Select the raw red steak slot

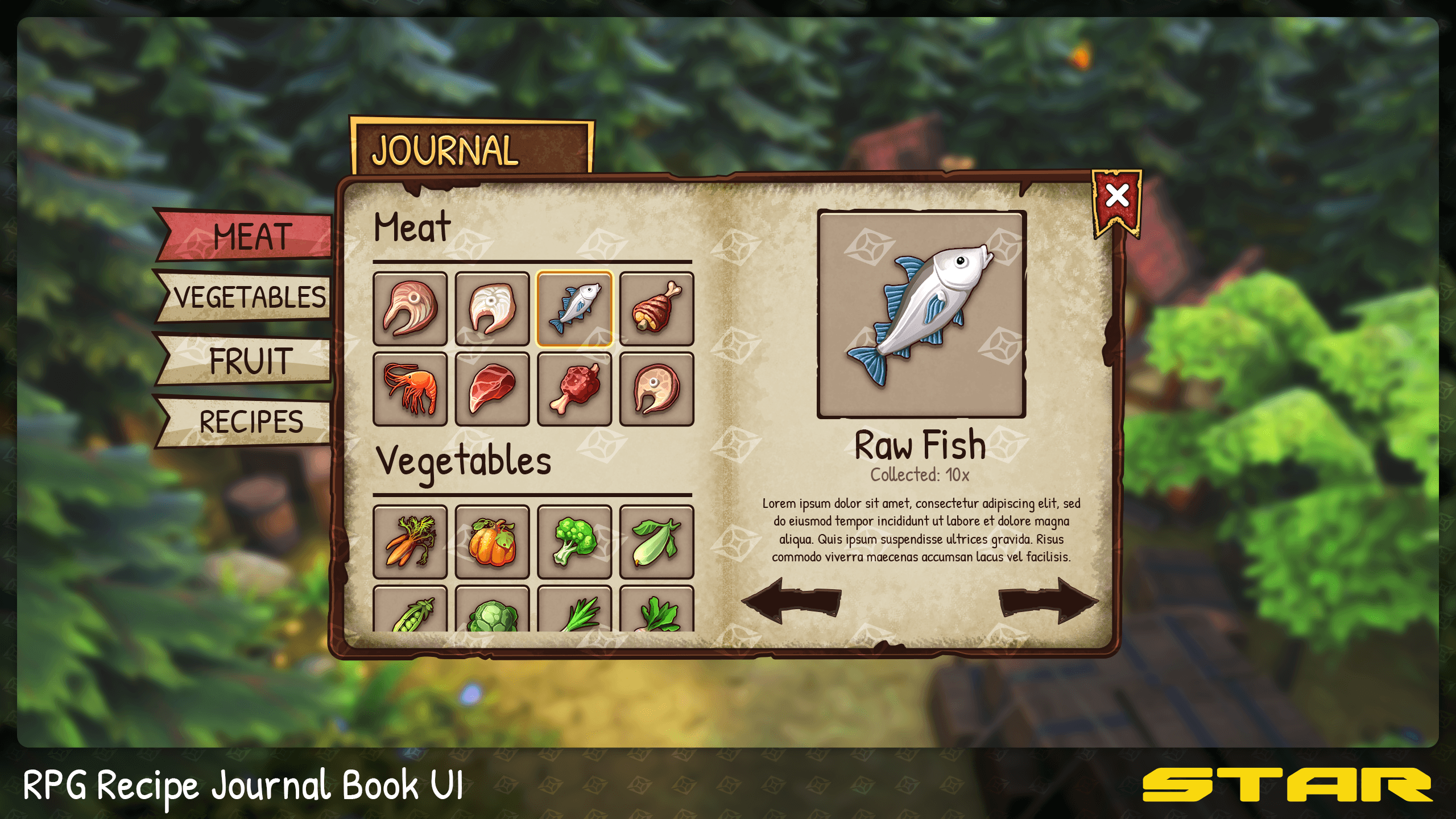[492, 389]
